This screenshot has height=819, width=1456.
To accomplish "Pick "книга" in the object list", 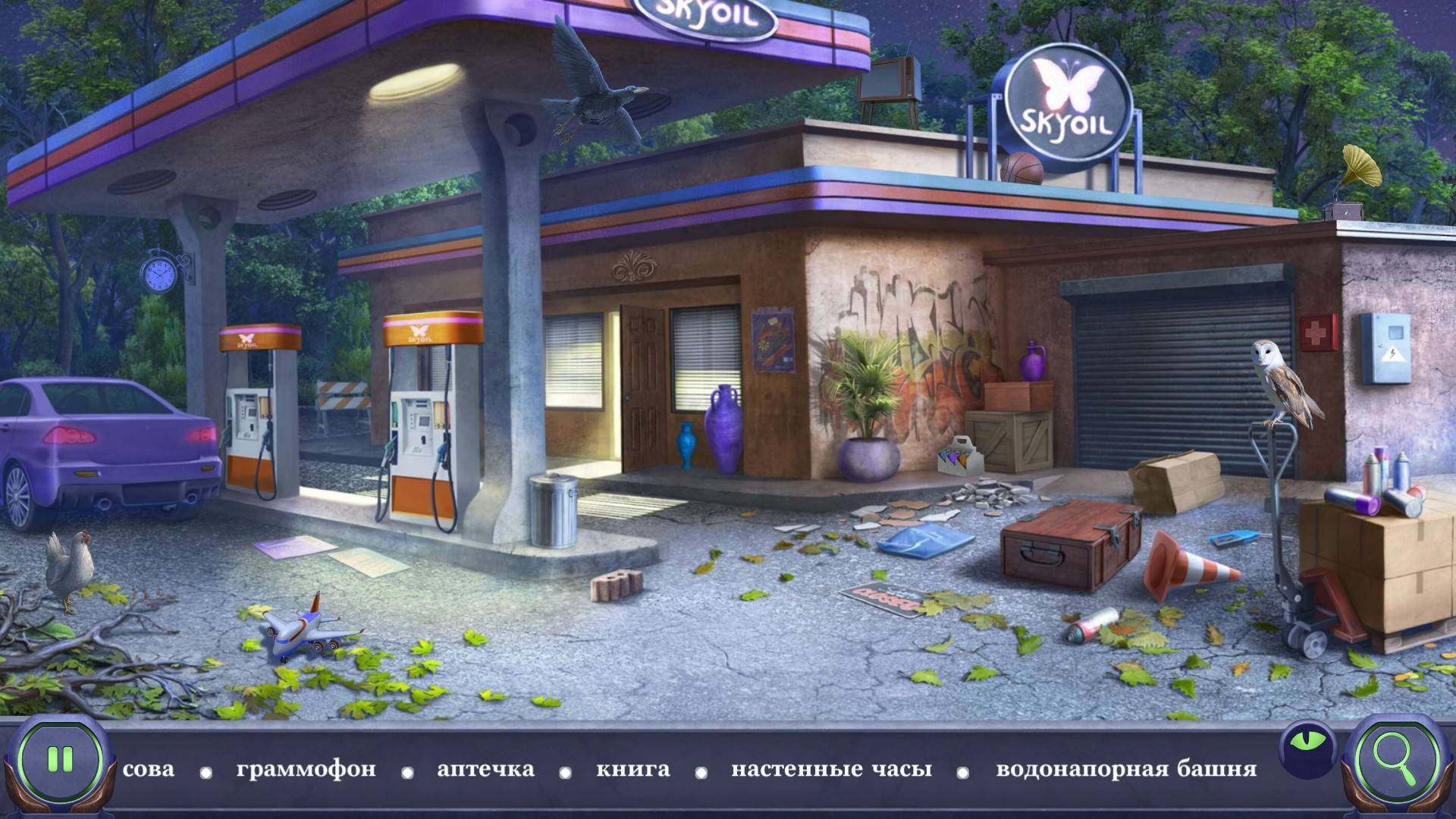I will (632, 769).
